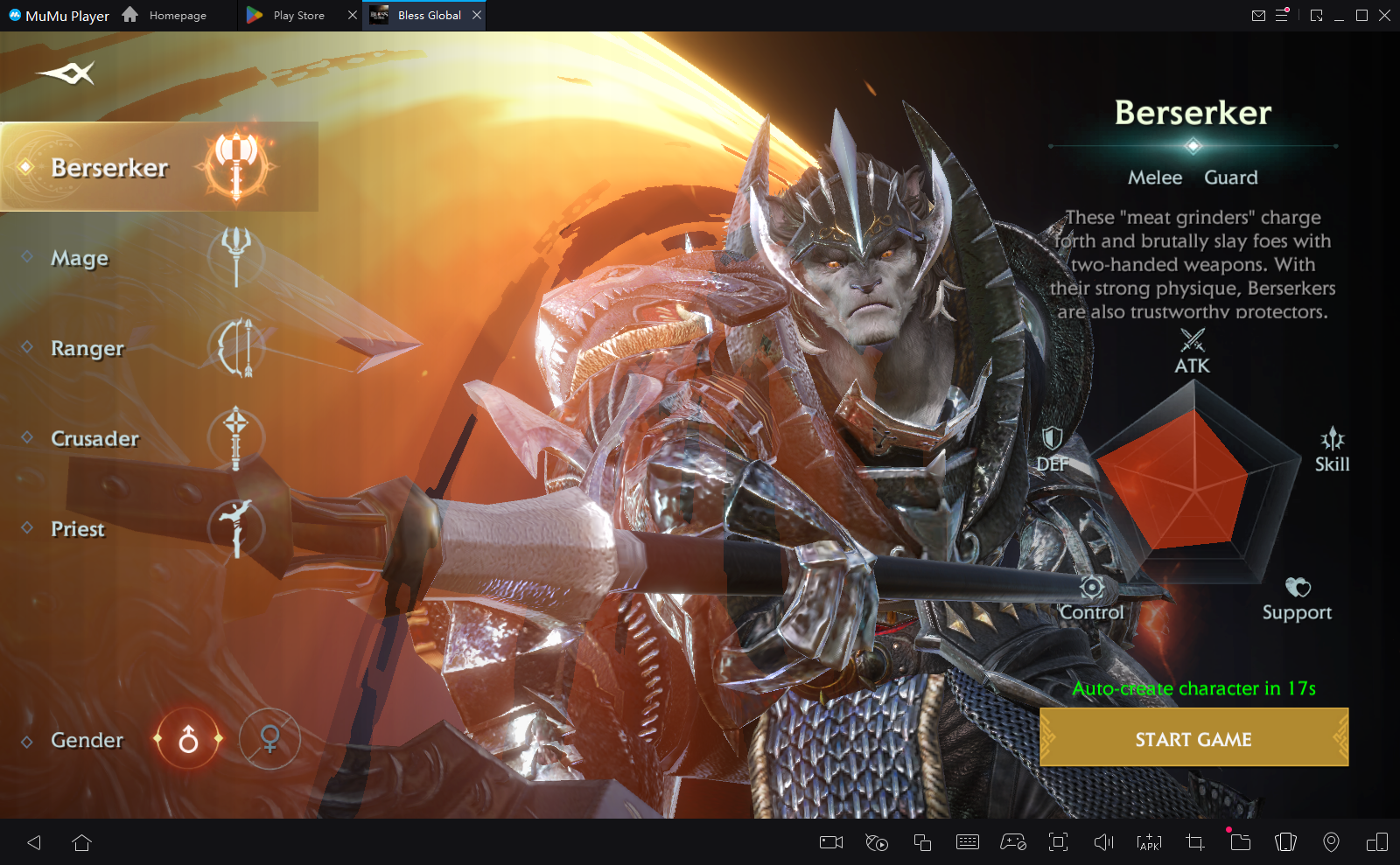1400x865 pixels.
Task: Choose the male gender icon
Action: (x=188, y=740)
